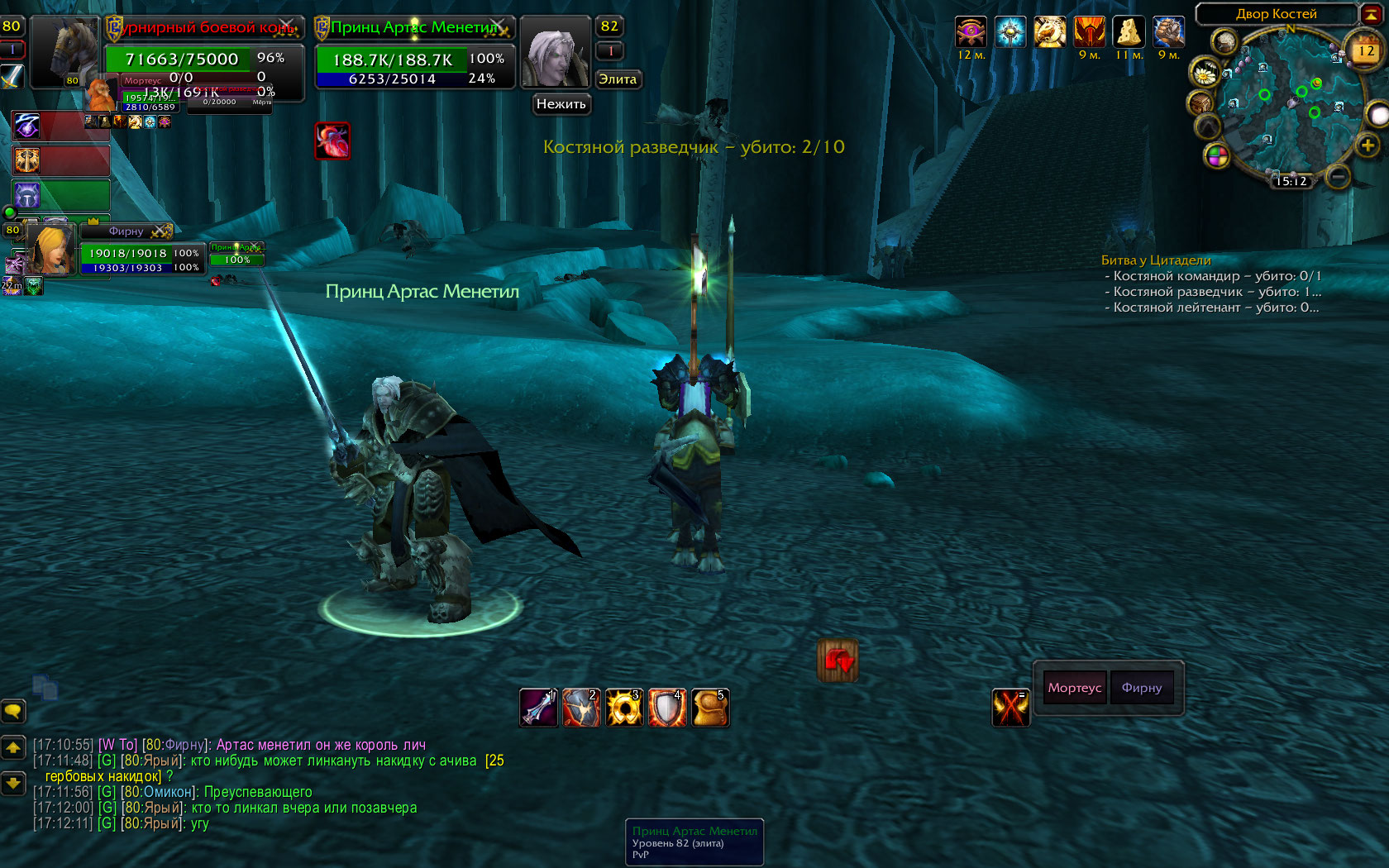
Task: Select the Мортеус button in the party panel
Action: (1075, 688)
